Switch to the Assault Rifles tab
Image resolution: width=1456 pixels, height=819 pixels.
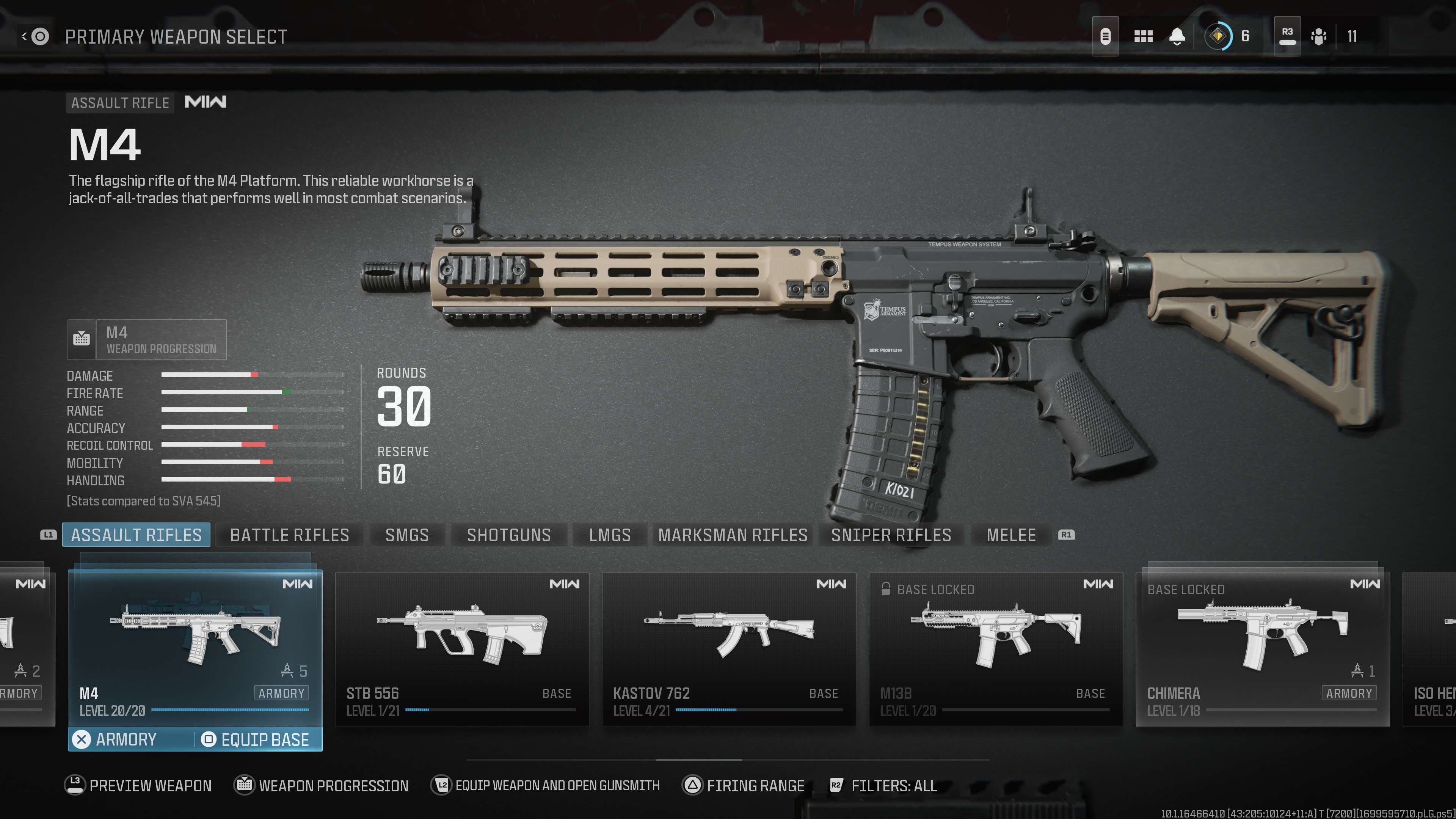point(136,535)
